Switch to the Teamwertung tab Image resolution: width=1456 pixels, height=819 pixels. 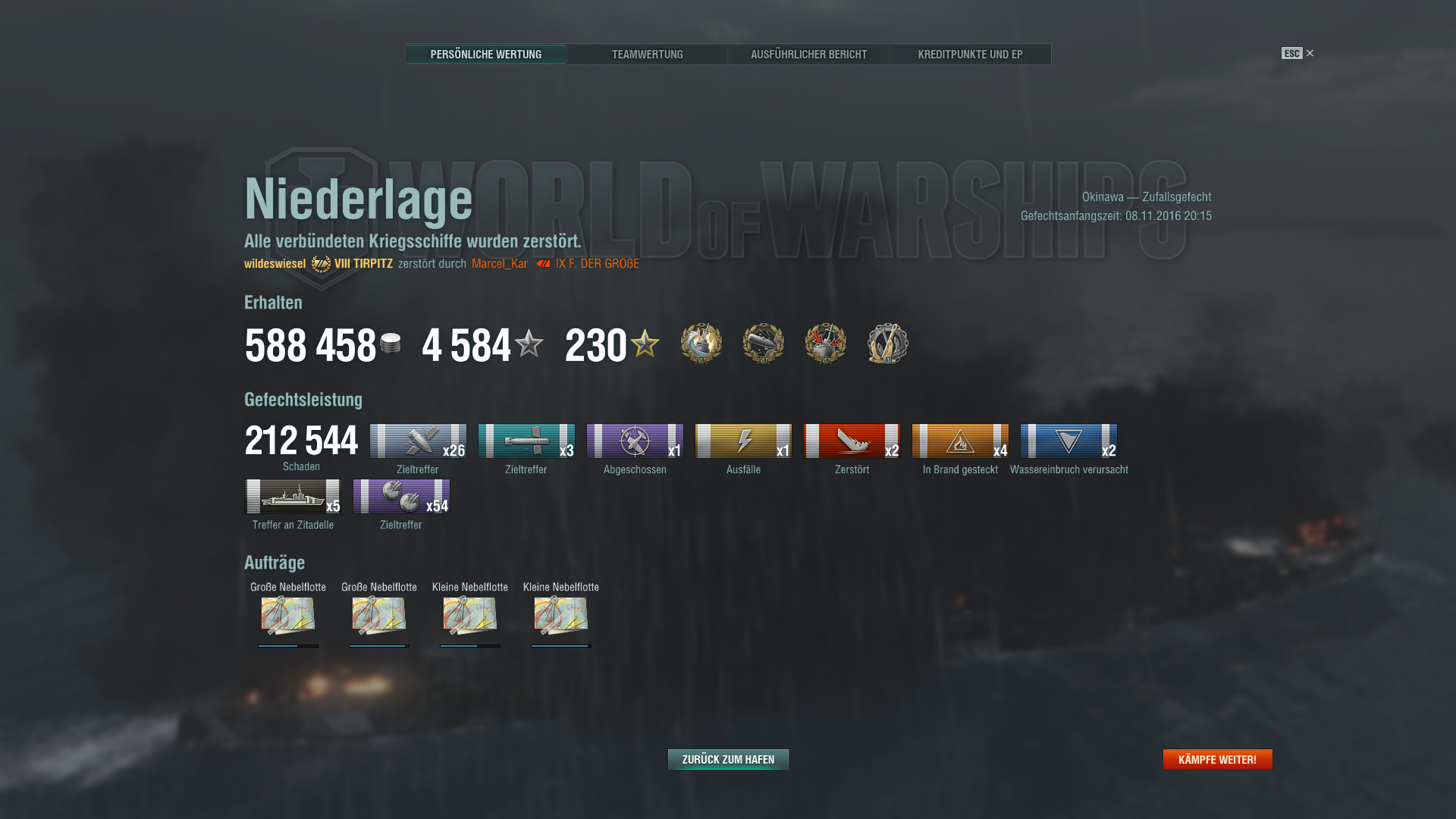coord(647,55)
